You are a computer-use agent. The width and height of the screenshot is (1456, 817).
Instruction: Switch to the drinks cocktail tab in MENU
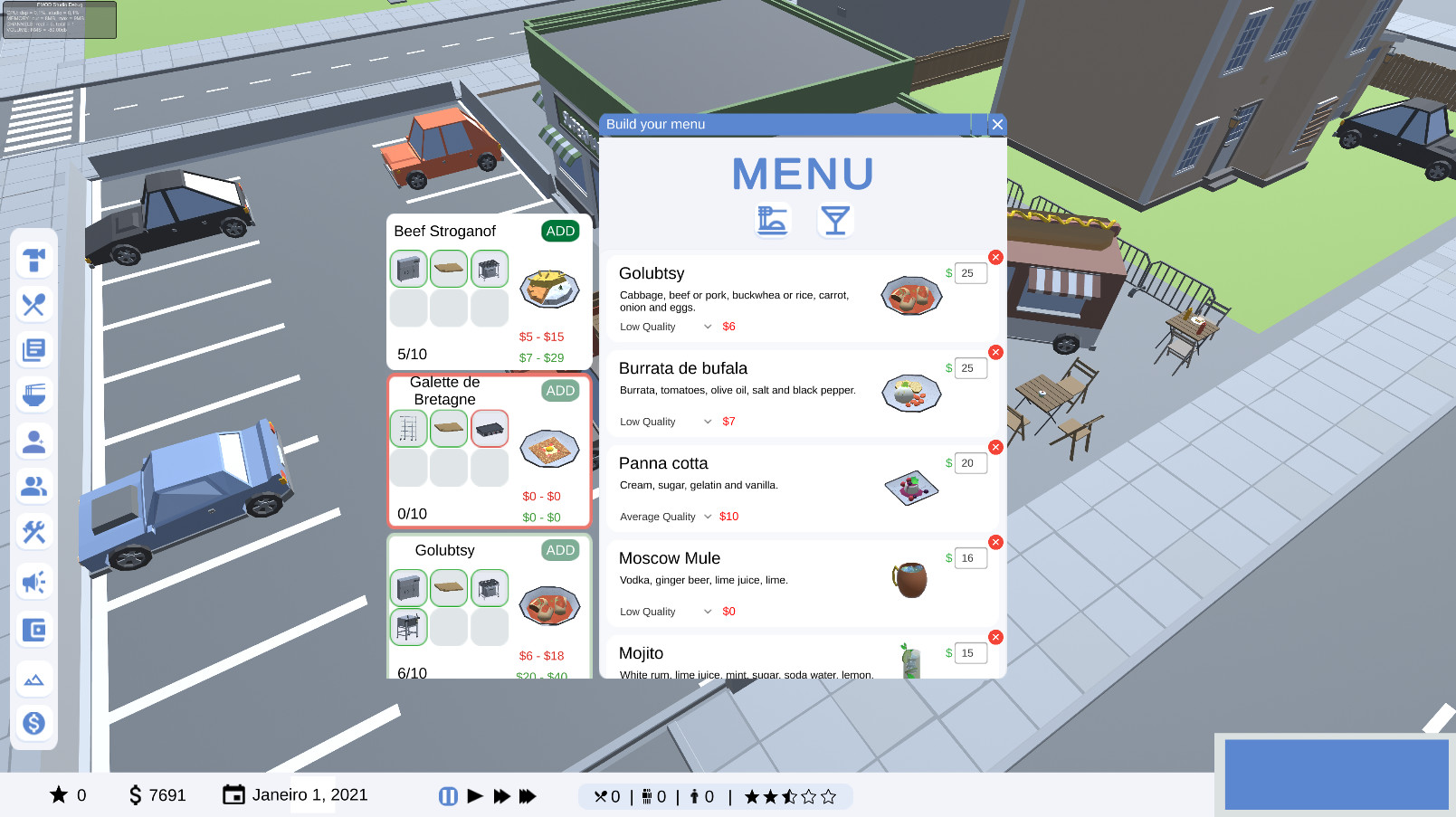pos(834,219)
